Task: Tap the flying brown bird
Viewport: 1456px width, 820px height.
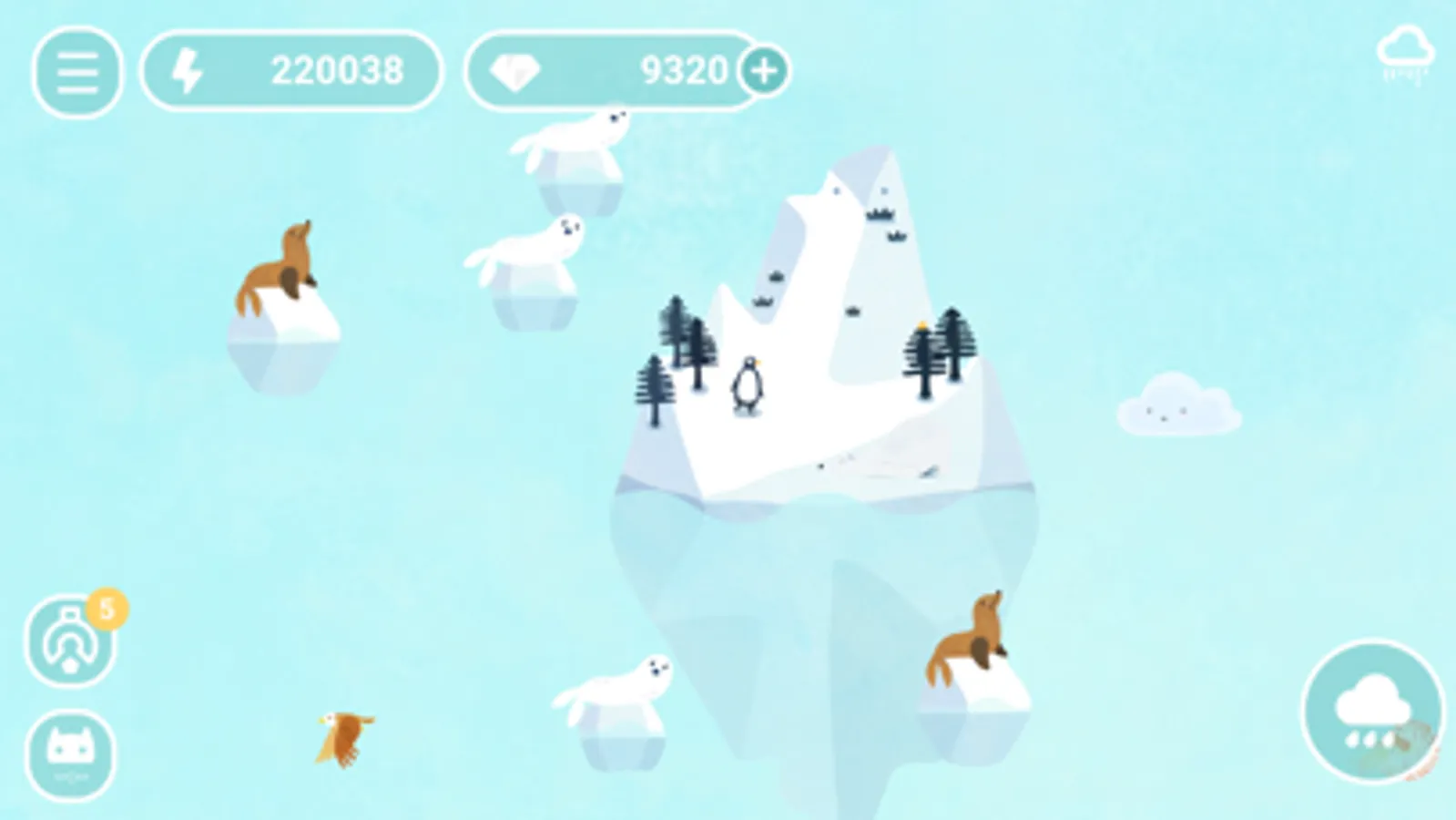Action: click(345, 738)
